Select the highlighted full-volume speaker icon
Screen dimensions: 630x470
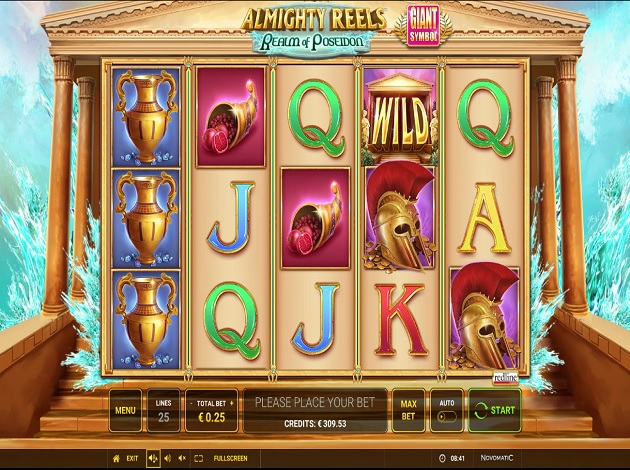click(153, 458)
